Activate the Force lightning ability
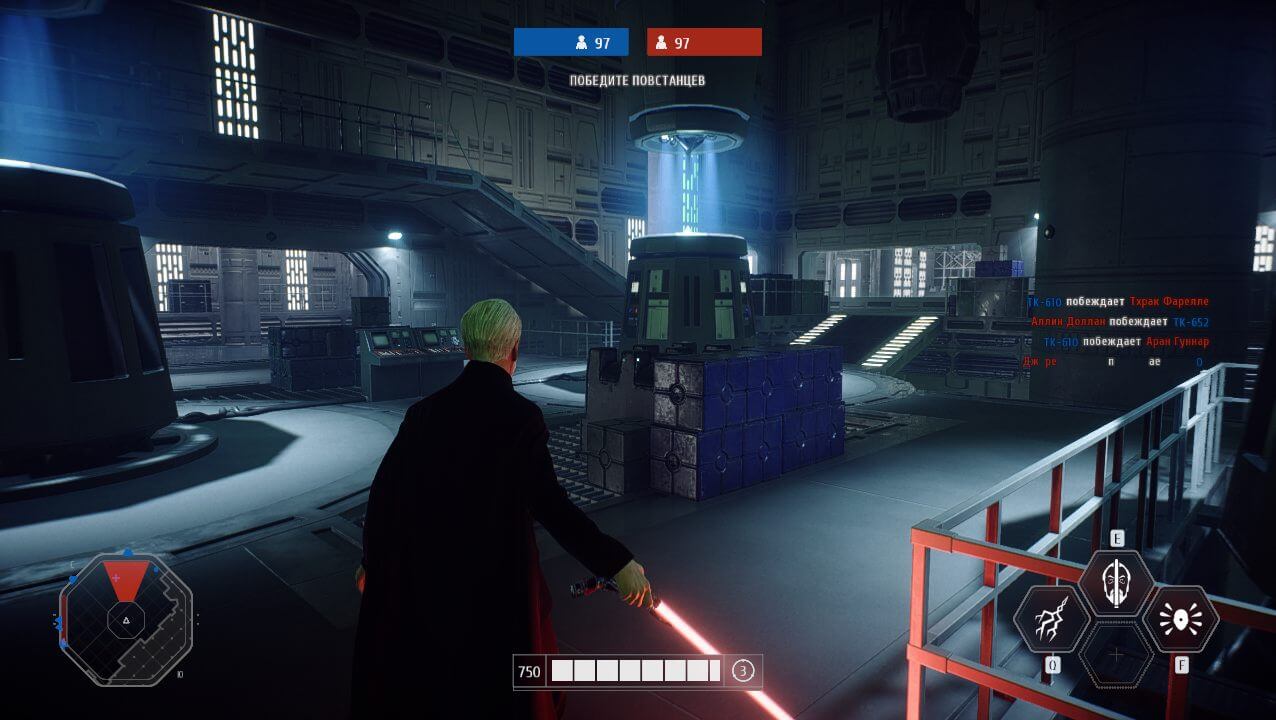 1051,620
